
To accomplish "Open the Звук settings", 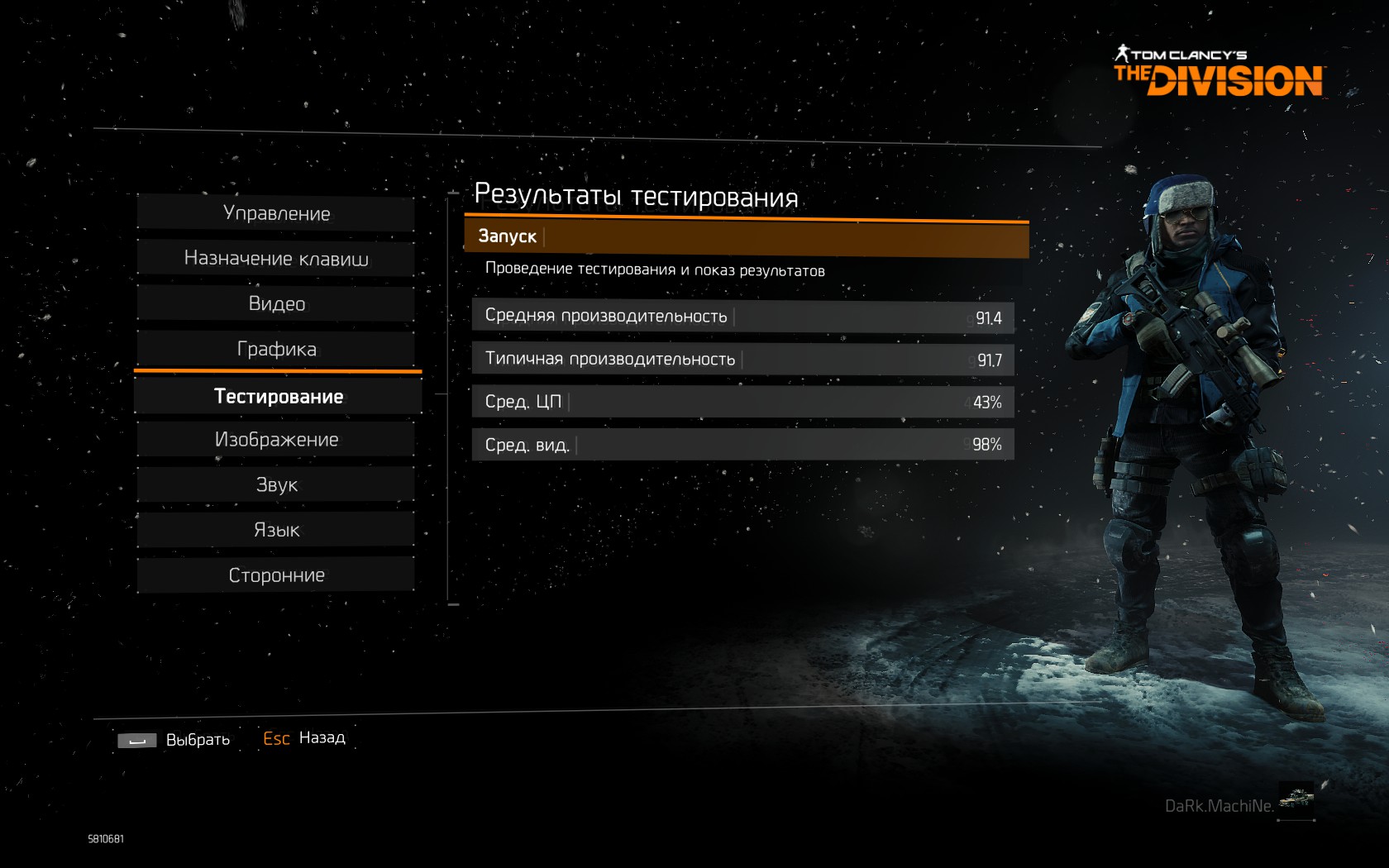I will [276, 485].
